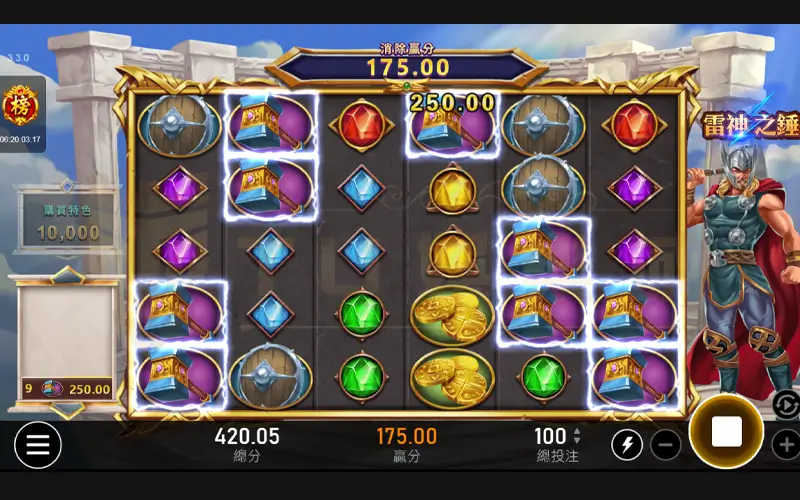
Task: Open the red leaderboard badge
Action: click(x=19, y=105)
